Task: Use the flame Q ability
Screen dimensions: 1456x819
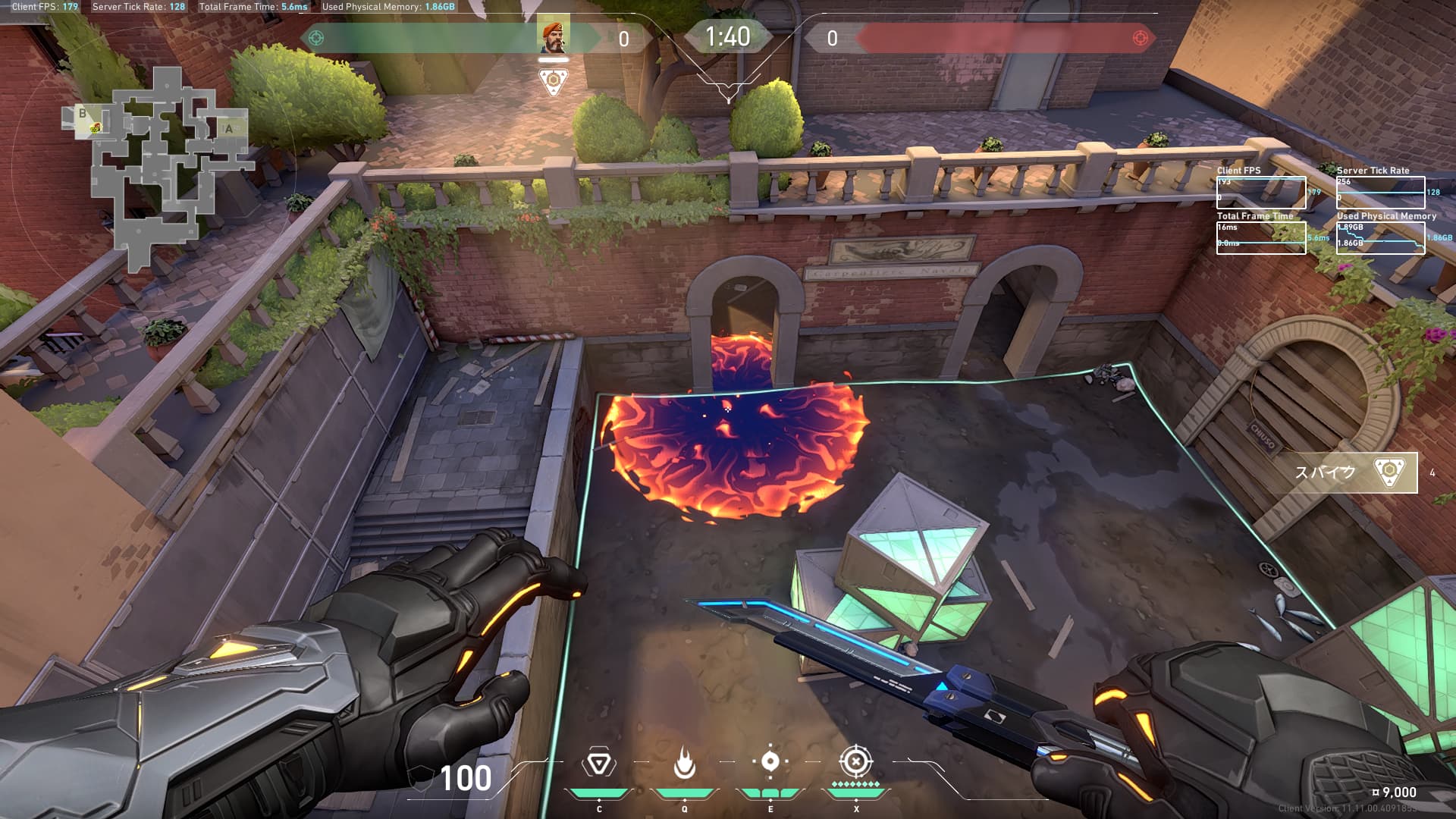Action: (x=684, y=764)
